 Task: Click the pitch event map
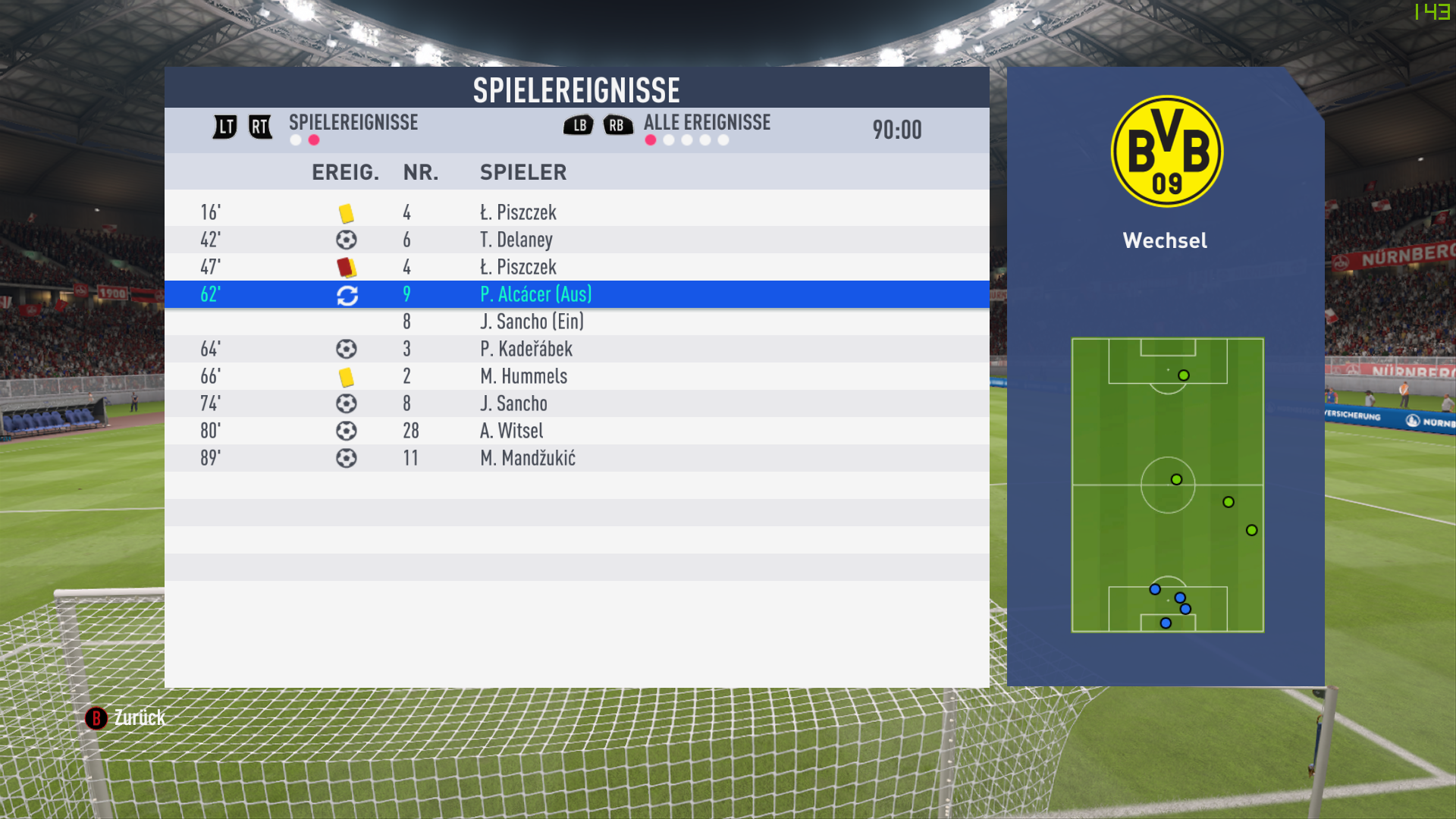coord(1167,485)
